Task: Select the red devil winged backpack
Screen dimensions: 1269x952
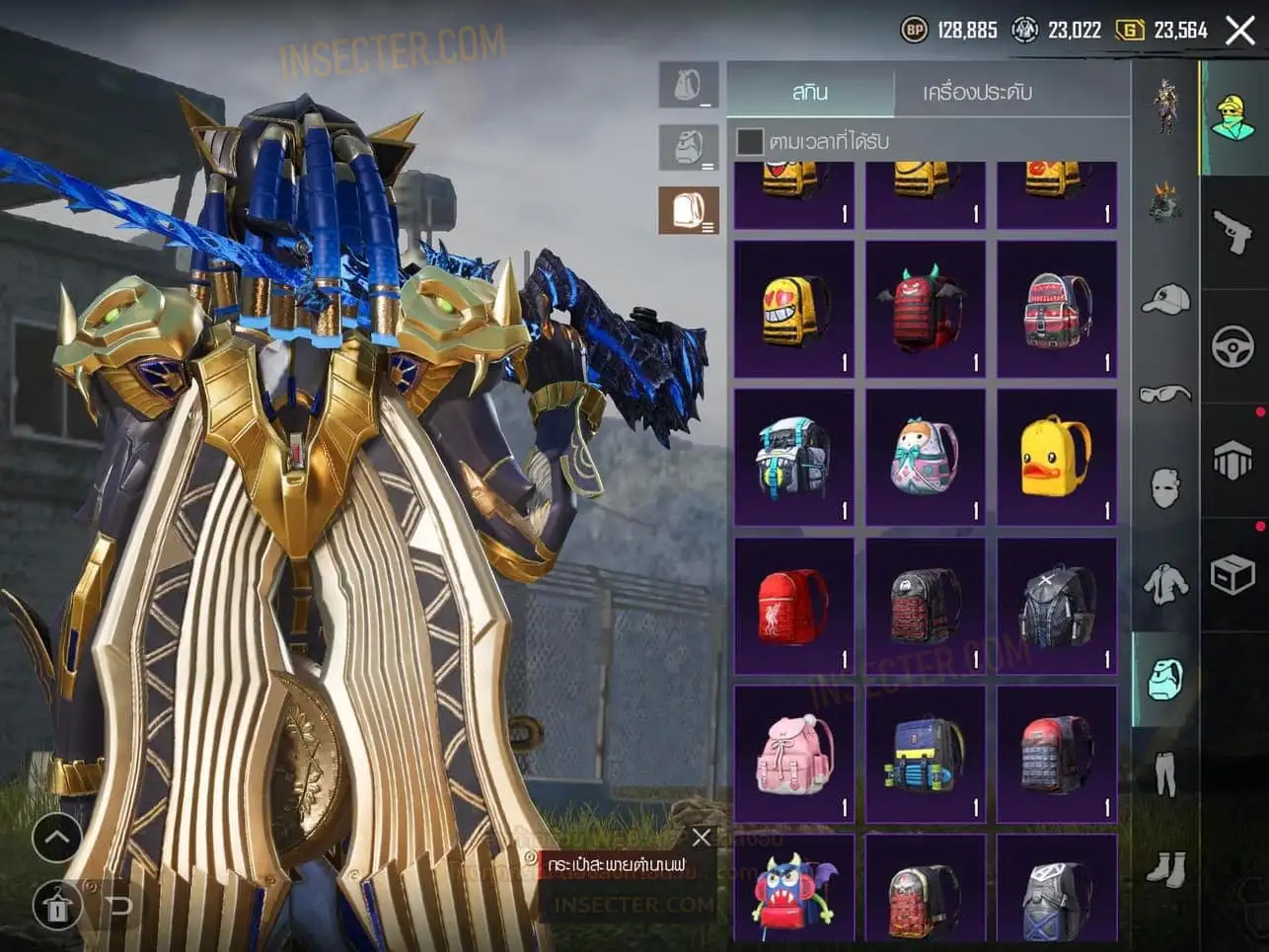Action: tap(925, 309)
